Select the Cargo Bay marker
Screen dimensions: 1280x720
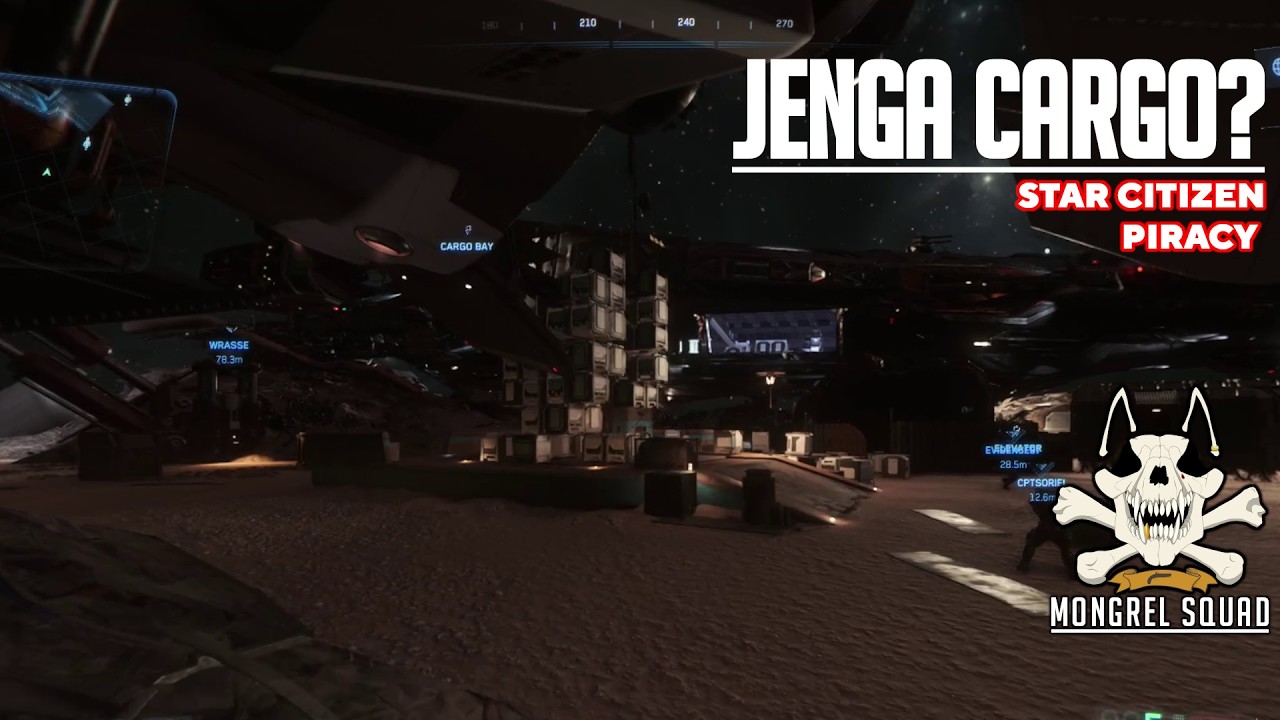[x=467, y=245]
